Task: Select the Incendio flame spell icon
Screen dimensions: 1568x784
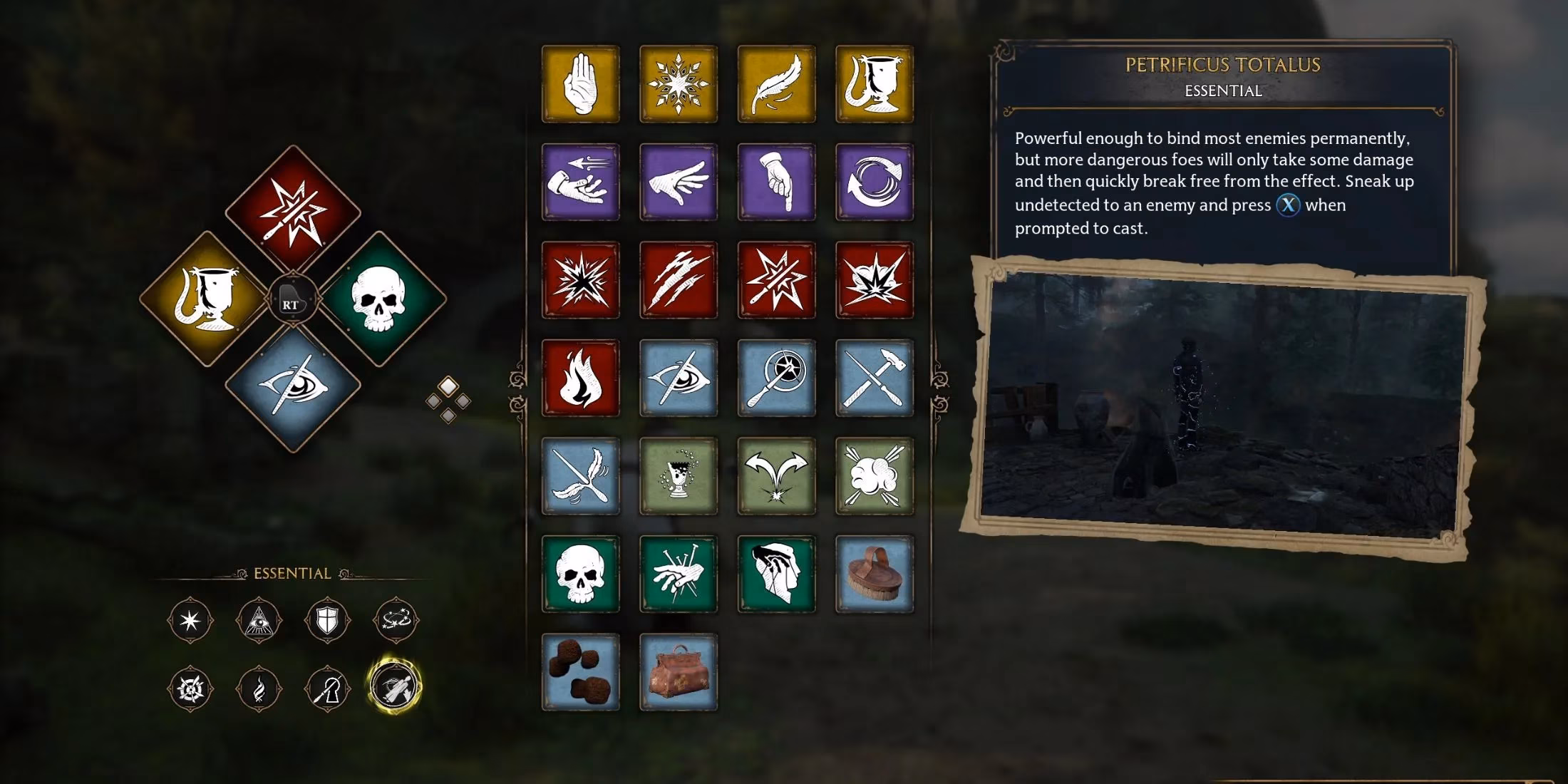Action: [580, 378]
